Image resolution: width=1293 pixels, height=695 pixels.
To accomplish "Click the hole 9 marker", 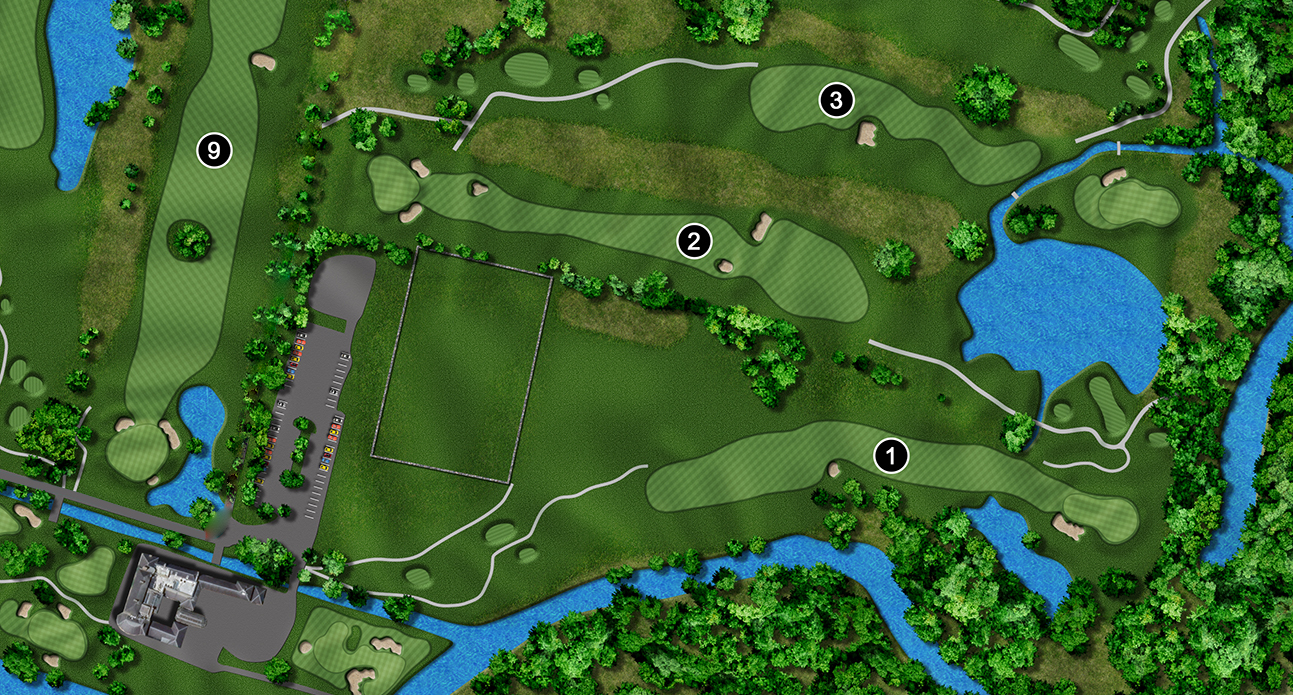I will tap(214, 151).
